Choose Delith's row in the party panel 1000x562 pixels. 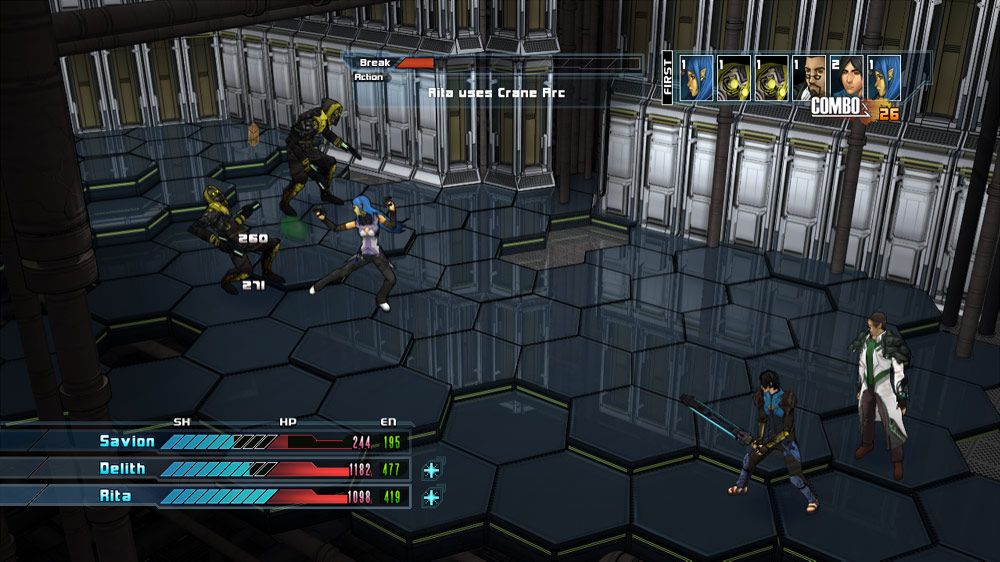pos(205,469)
